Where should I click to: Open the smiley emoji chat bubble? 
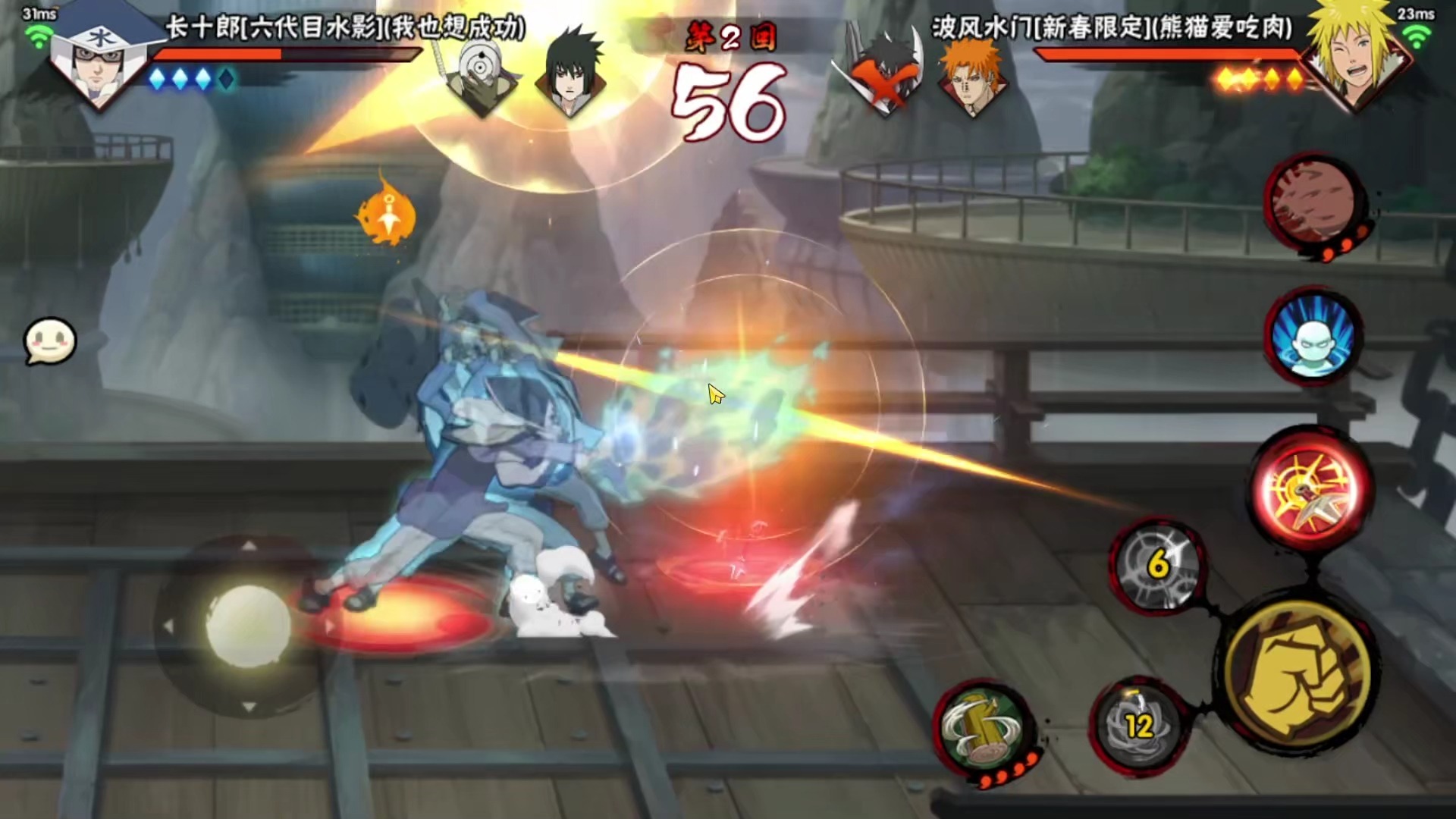[x=50, y=341]
